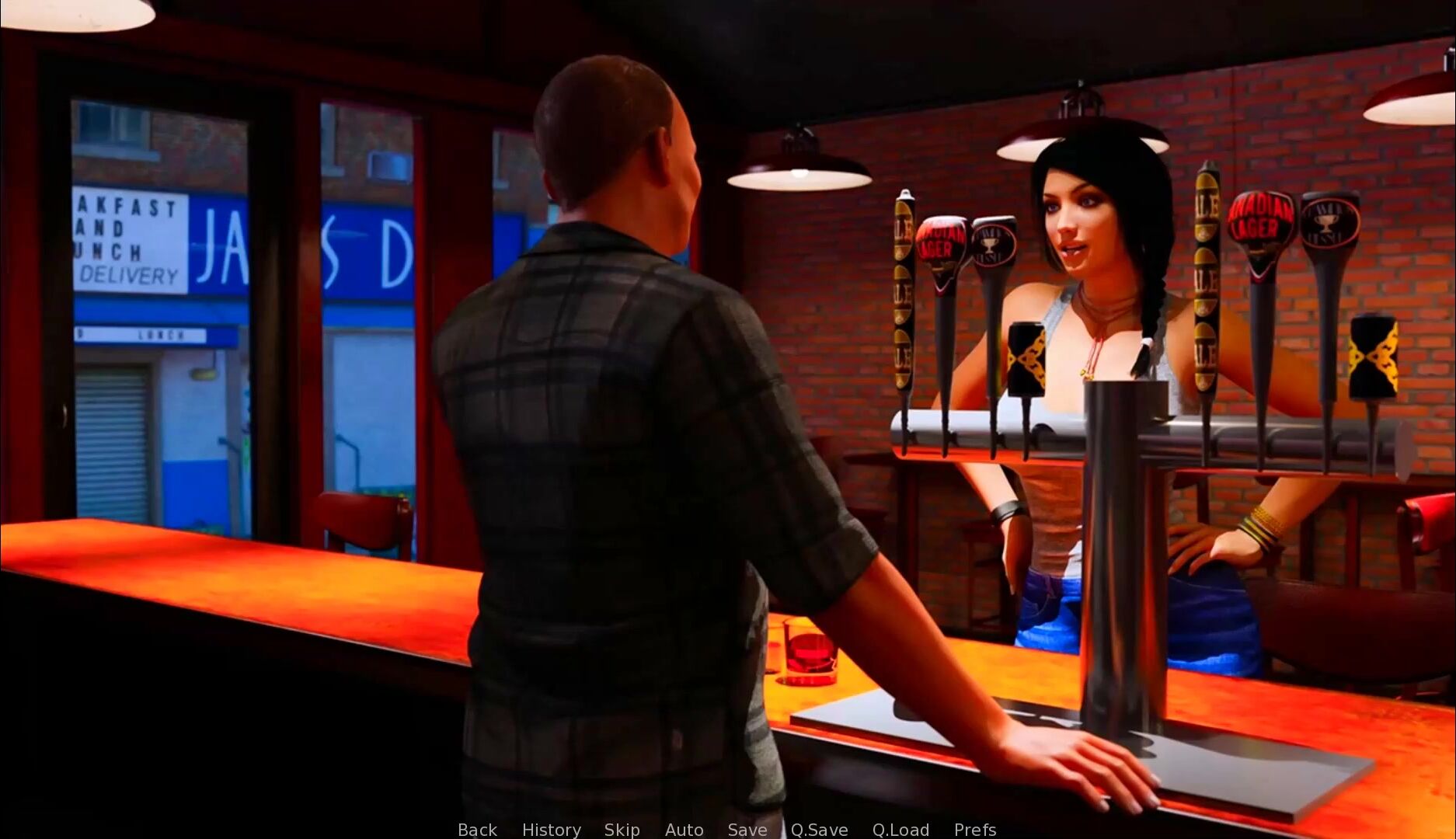Open the Prefs settings screen
Screen dimensions: 1456x839
click(974, 829)
